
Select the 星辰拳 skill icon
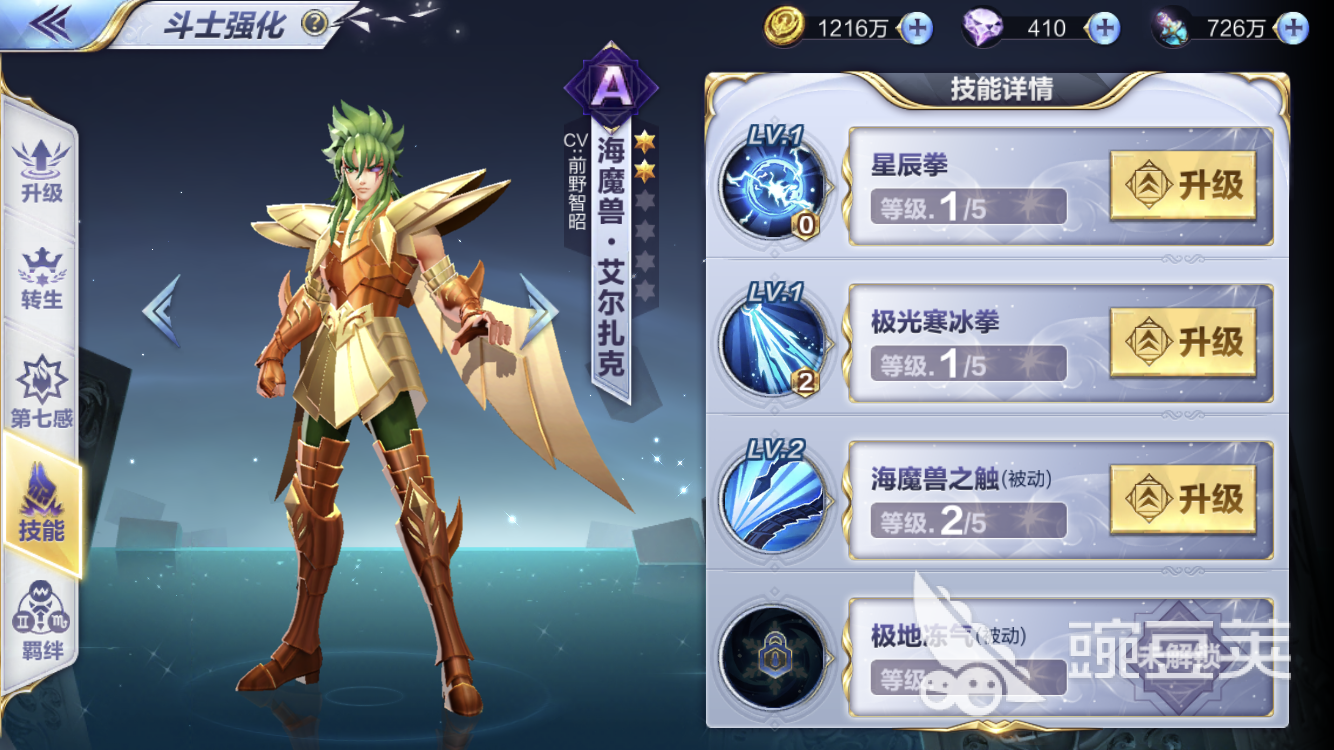pyautogui.click(x=772, y=187)
